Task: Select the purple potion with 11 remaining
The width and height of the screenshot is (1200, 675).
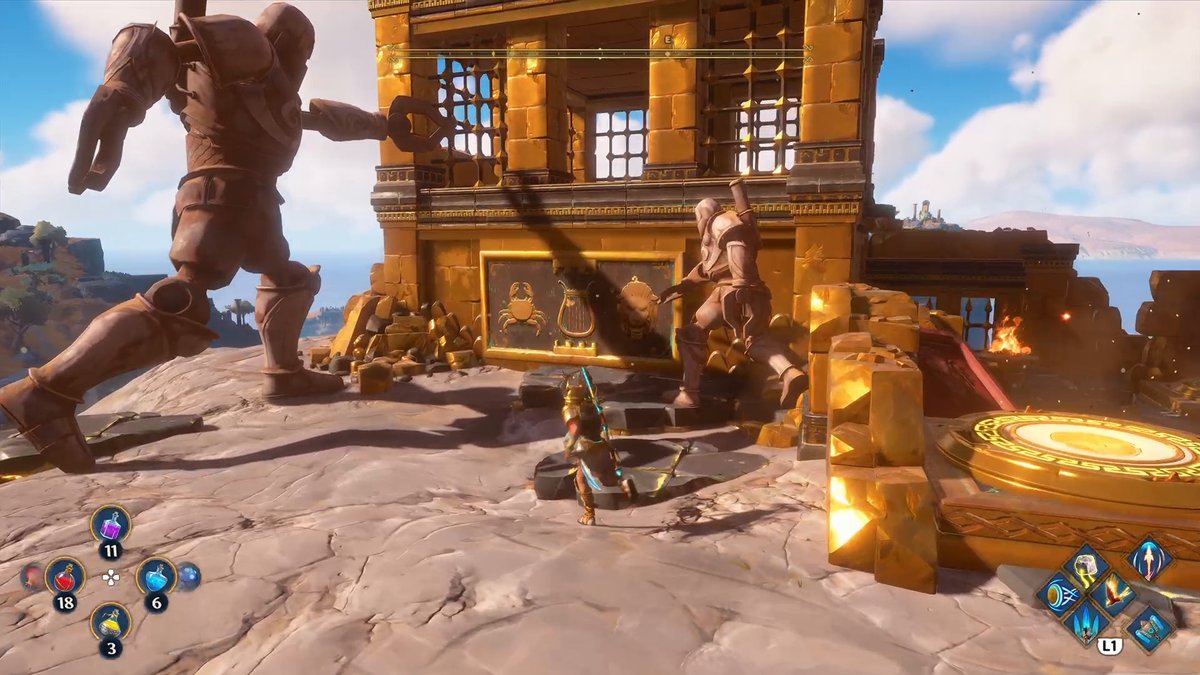Action: [x=110, y=524]
